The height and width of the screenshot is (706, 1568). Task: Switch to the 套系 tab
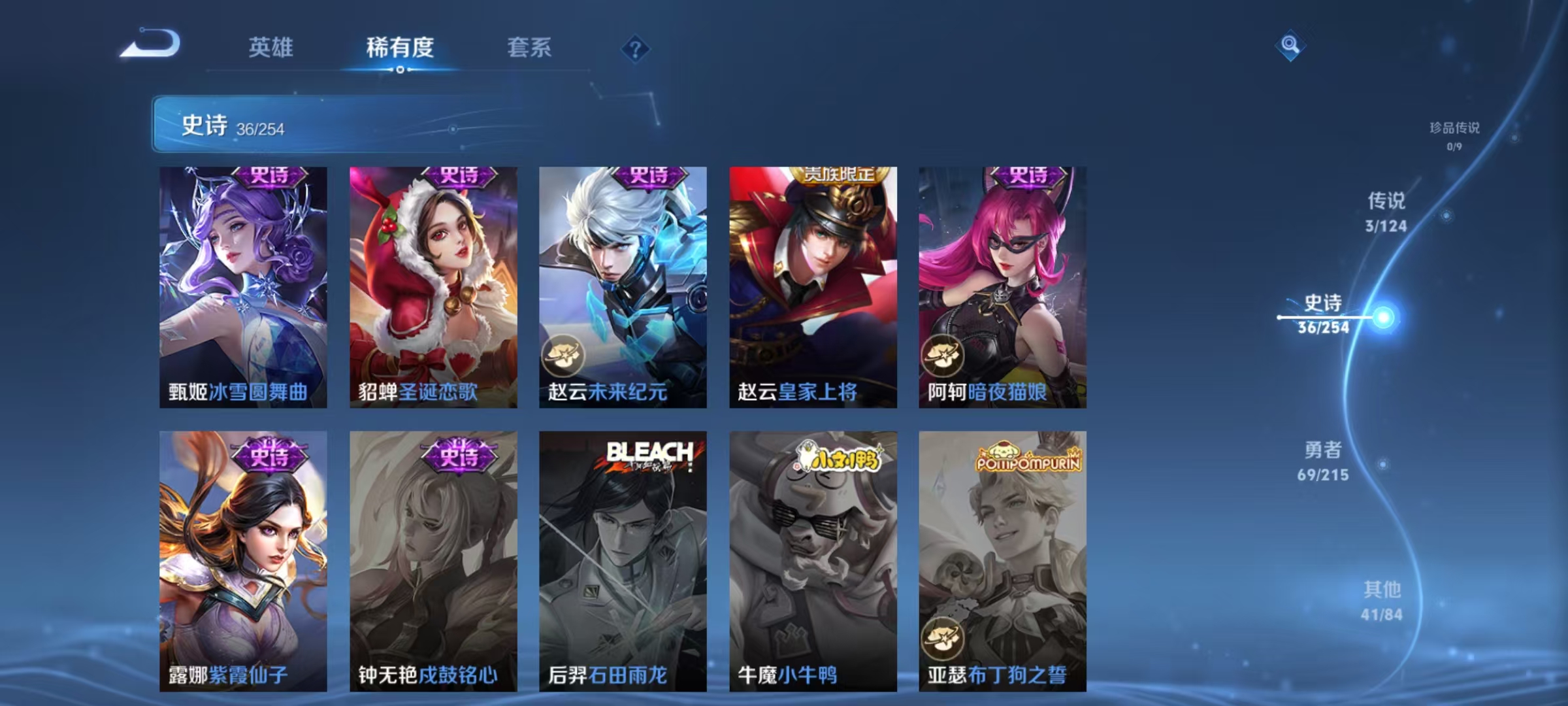pos(529,48)
